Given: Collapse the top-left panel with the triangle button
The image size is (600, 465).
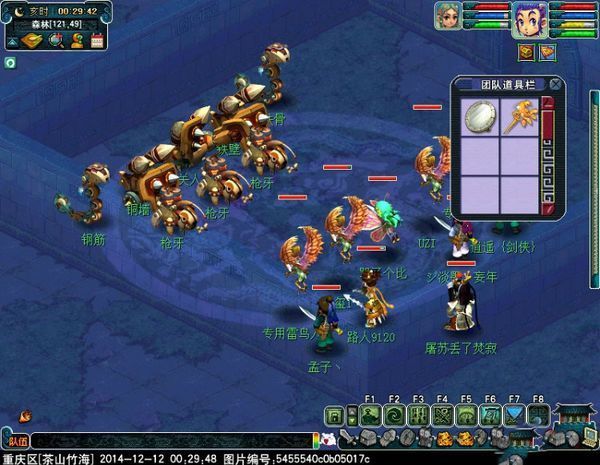Looking at the screenshot, I should click(12, 41).
